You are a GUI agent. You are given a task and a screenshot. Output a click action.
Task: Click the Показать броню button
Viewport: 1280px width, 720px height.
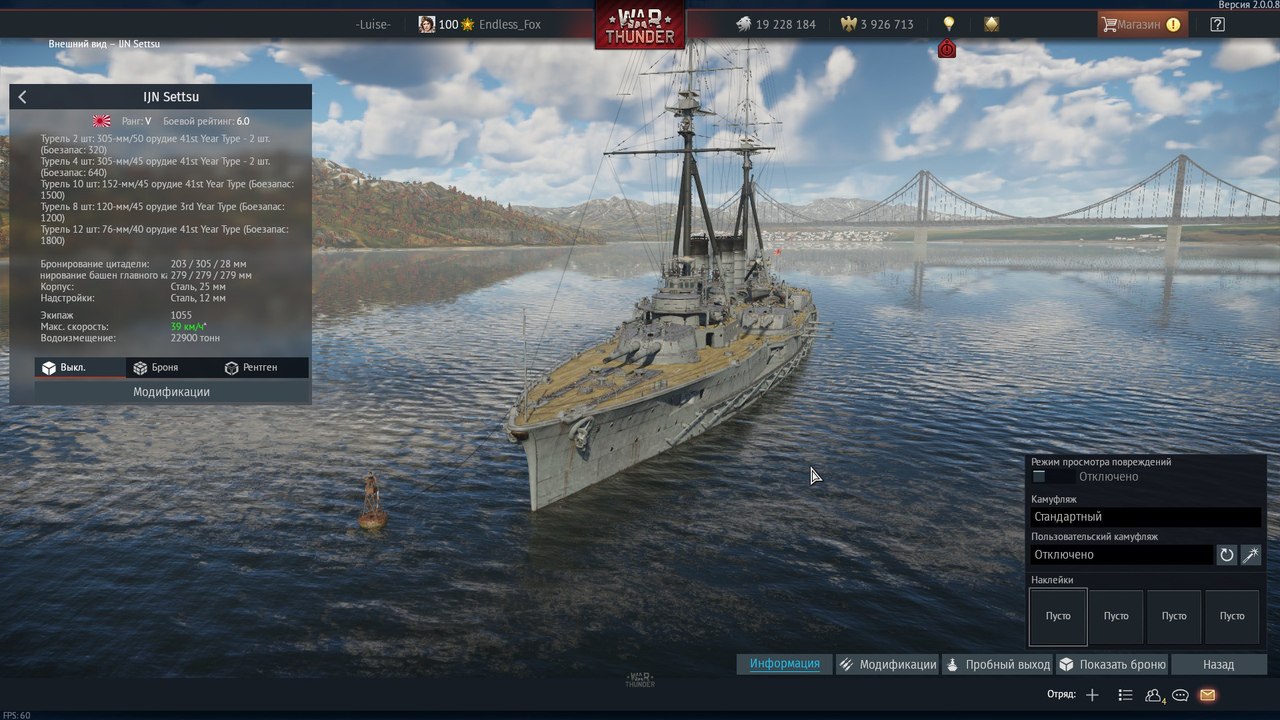[1112, 664]
